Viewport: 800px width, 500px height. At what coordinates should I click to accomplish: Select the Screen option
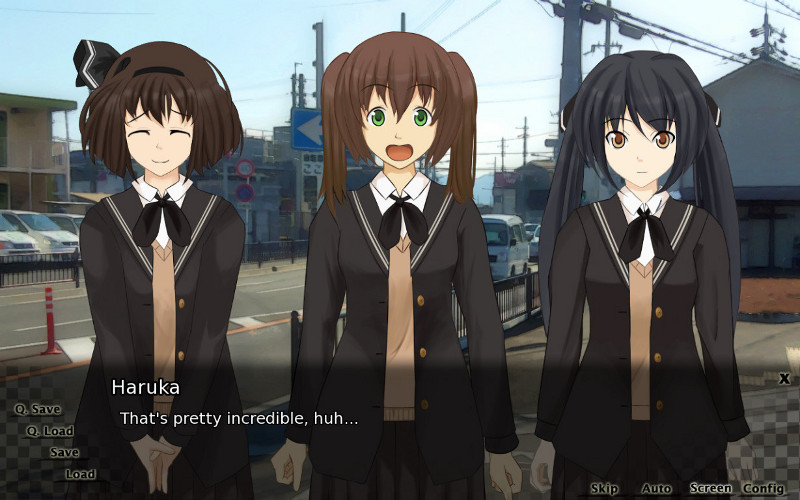click(x=710, y=489)
